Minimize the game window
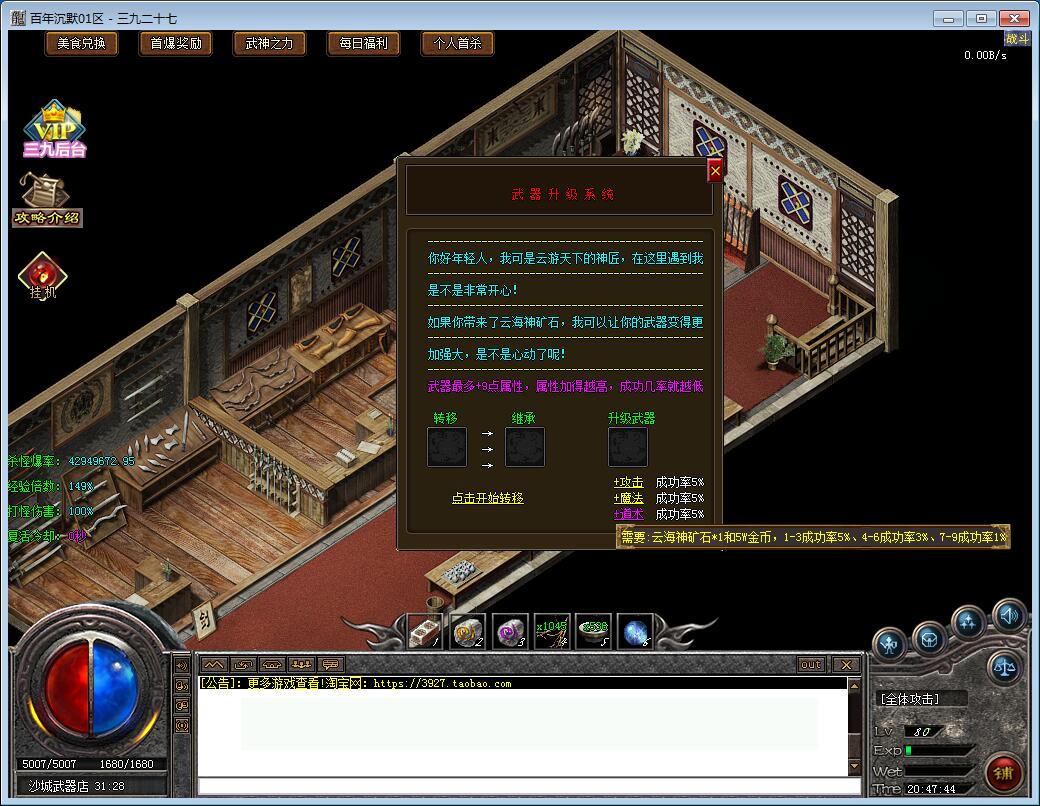1040x806 pixels. pyautogui.click(x=949, y=18)
